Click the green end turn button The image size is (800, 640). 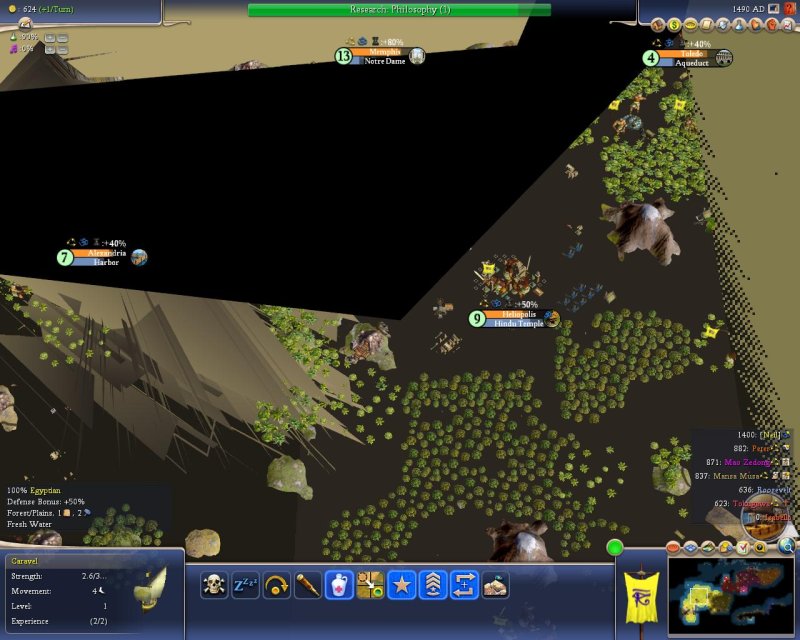615,547
